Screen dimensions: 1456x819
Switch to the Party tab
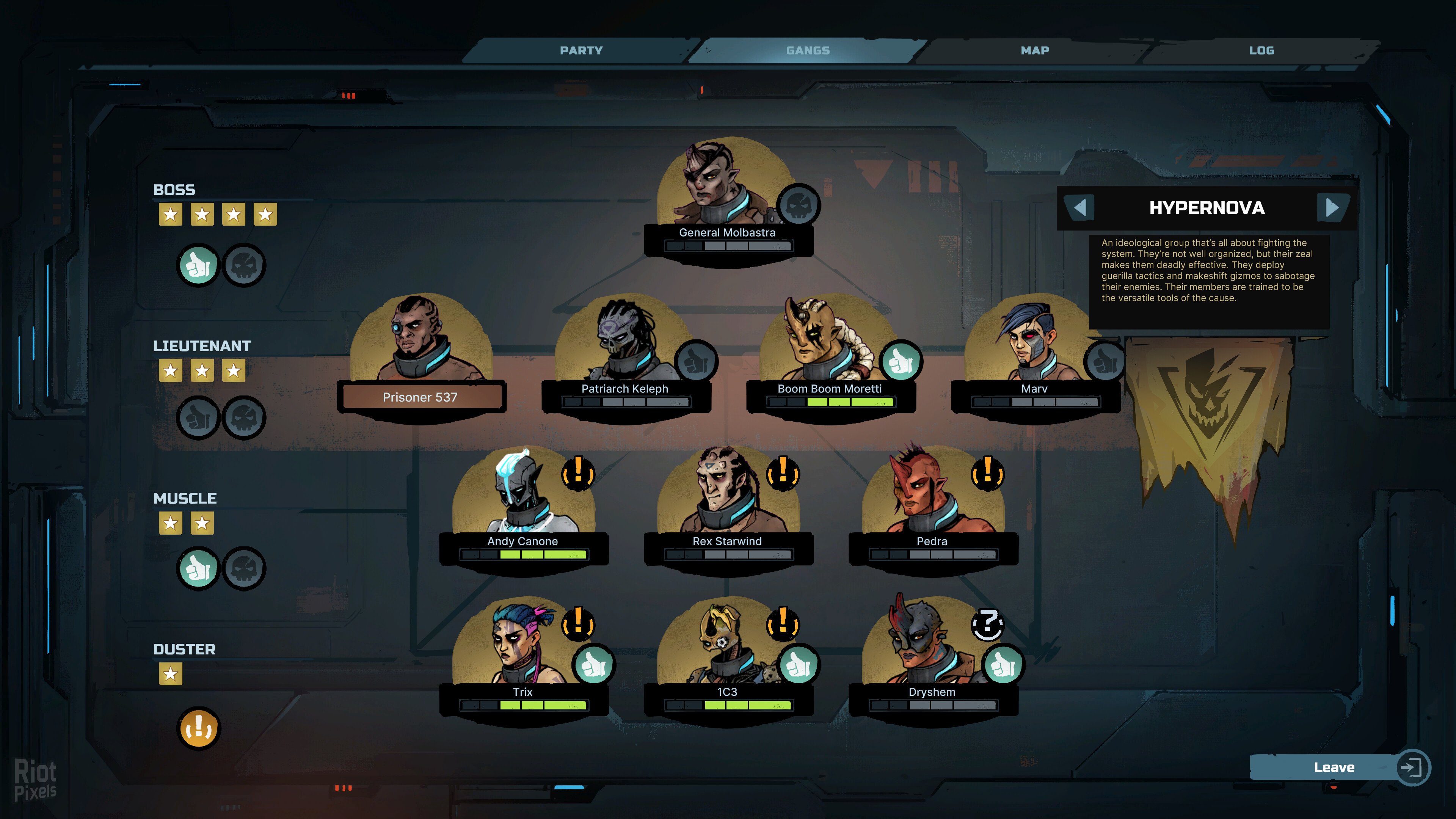(581, 50)
